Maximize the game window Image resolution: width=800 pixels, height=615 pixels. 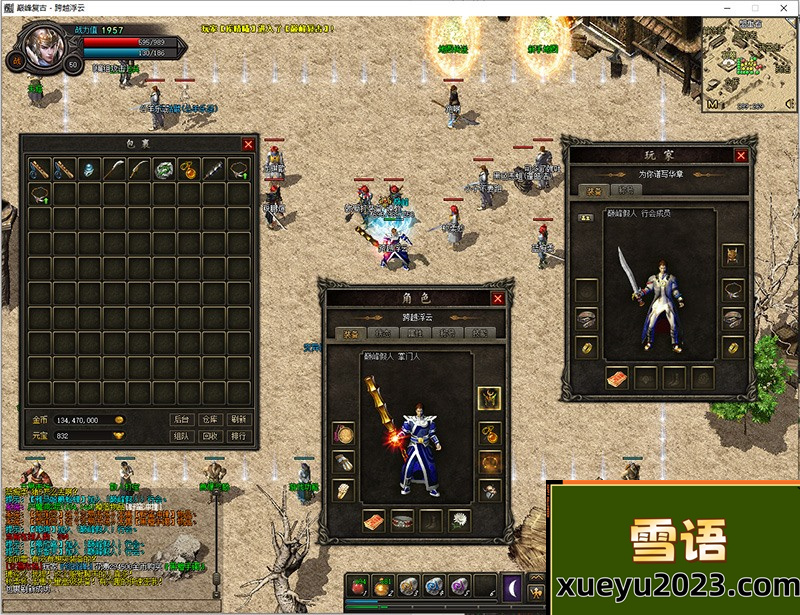pyautogui.click(x=756, y=8)
